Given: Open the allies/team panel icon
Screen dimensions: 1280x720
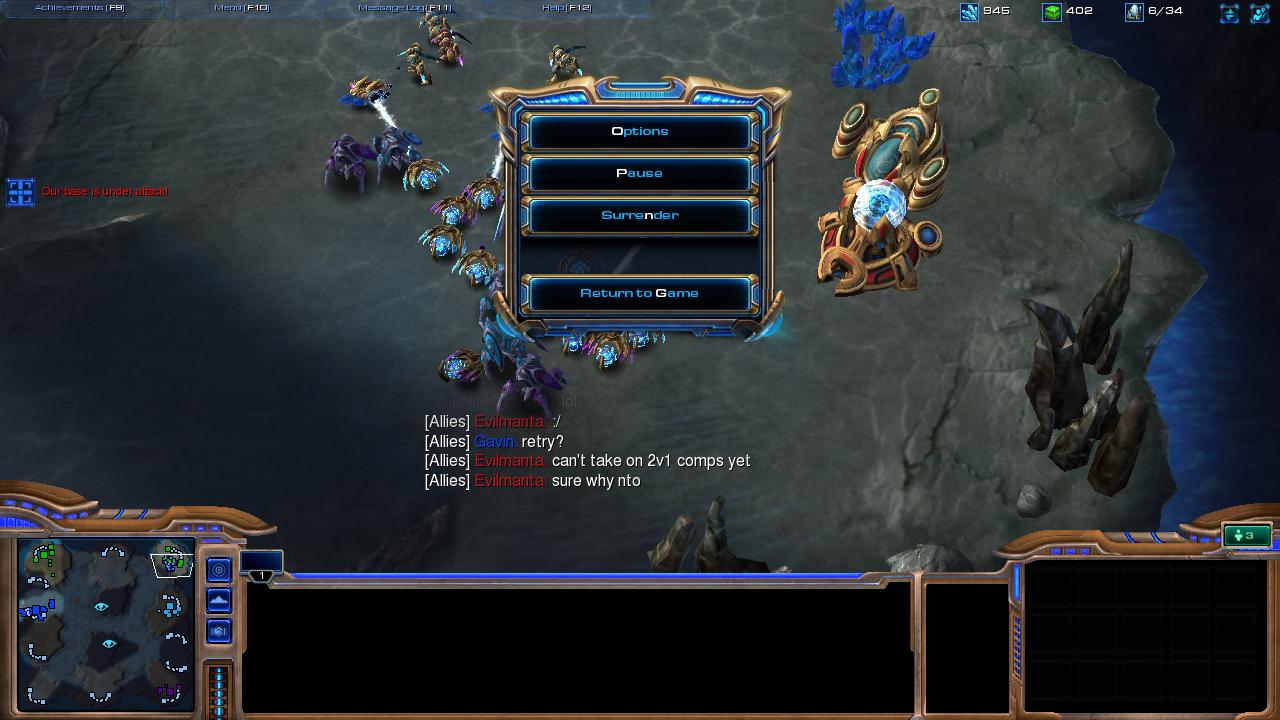Looking at the screenshot, I should (x=1260, y=13).
